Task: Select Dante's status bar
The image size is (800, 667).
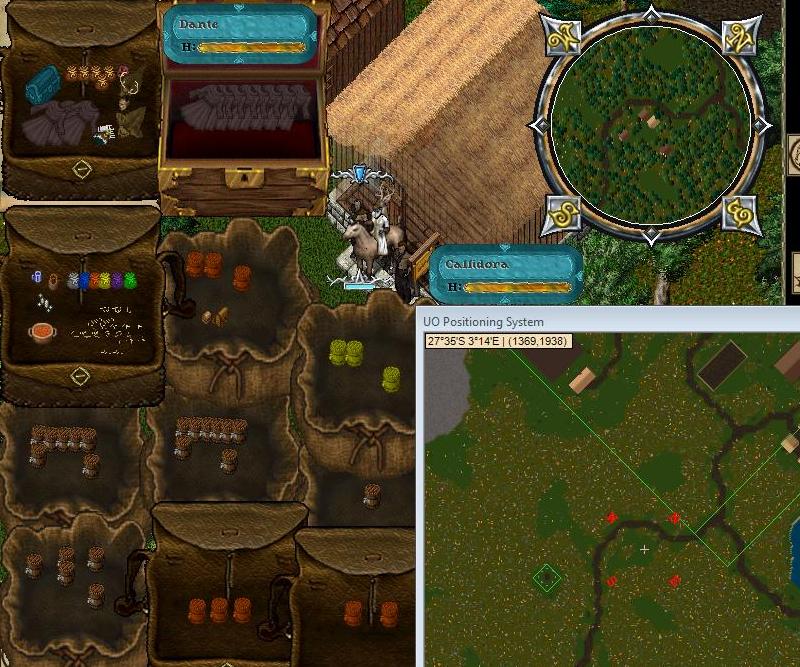Action: tap(240, 35)
